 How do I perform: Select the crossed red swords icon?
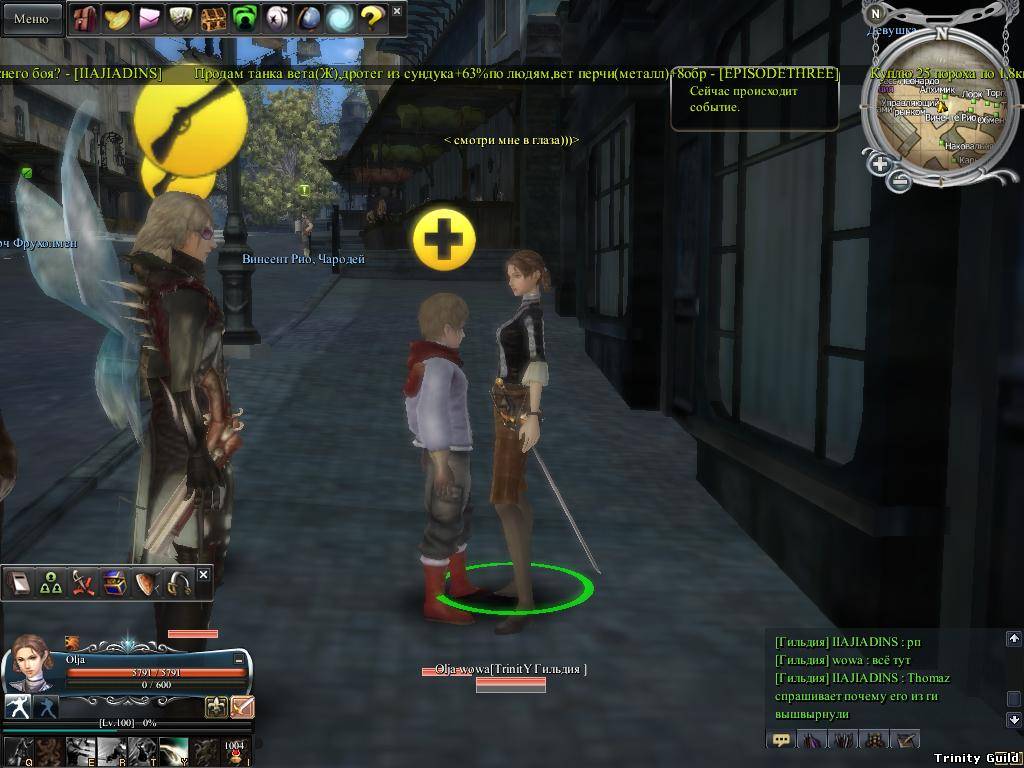click(x=83, y=584)
